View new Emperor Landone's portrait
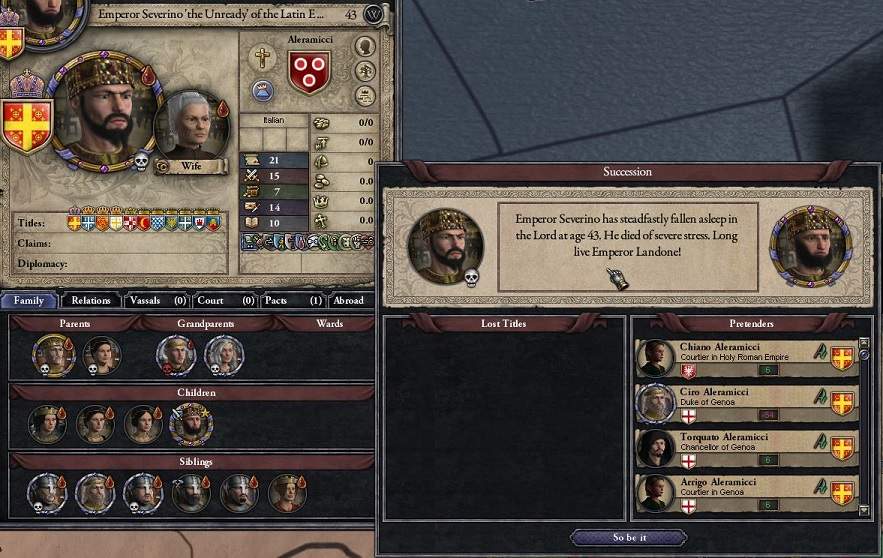 810,244
